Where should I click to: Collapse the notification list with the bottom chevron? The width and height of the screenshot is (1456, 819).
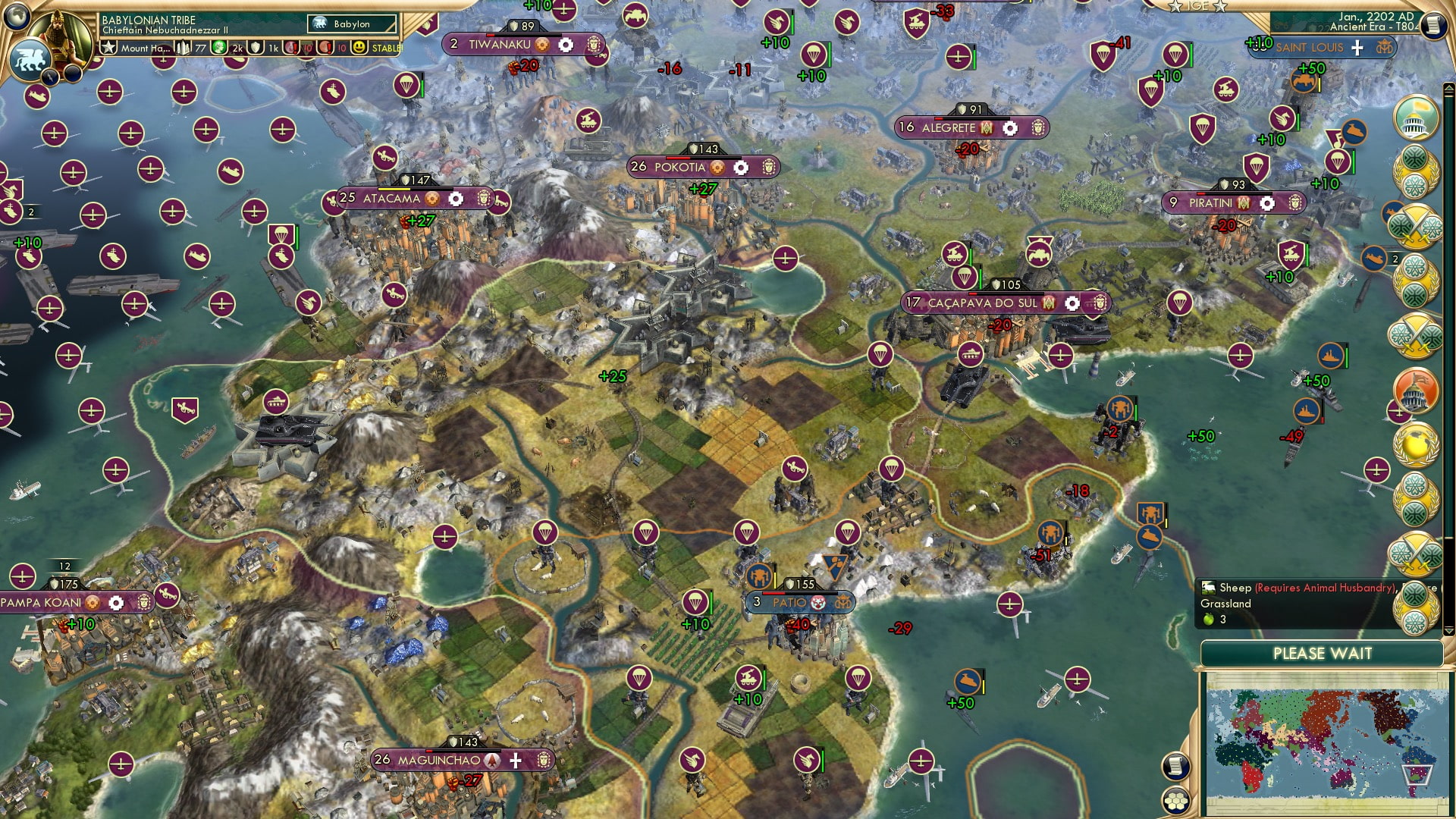1448,630
